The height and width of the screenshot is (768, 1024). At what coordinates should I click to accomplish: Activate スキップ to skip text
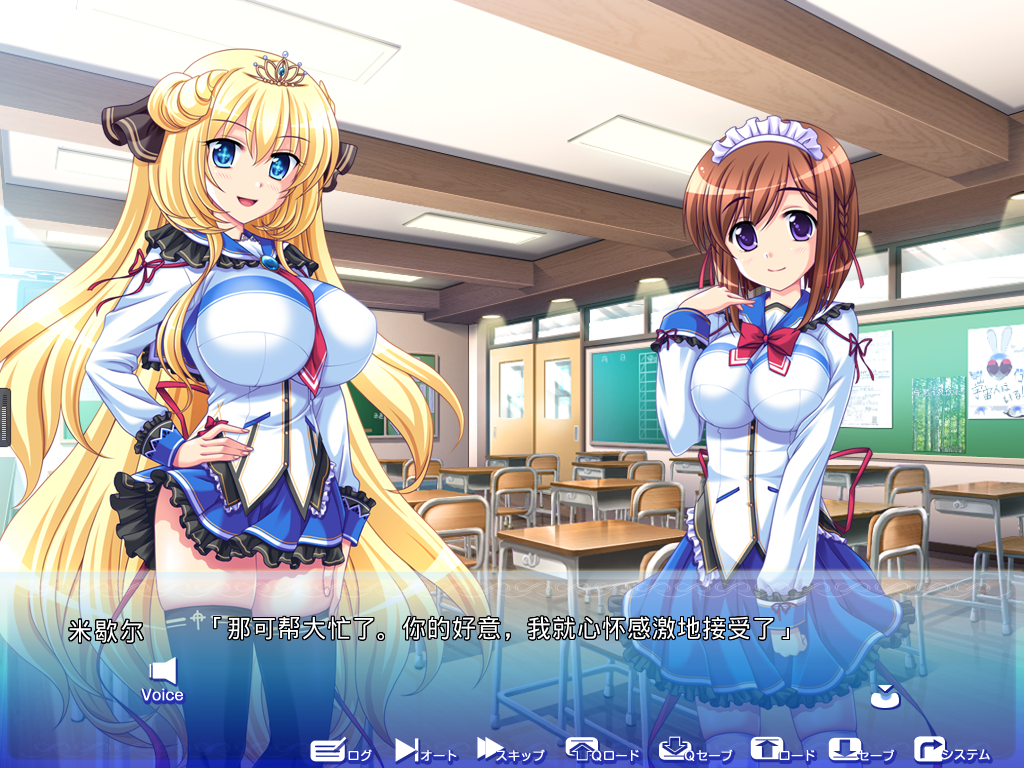[x=510, y=751]
